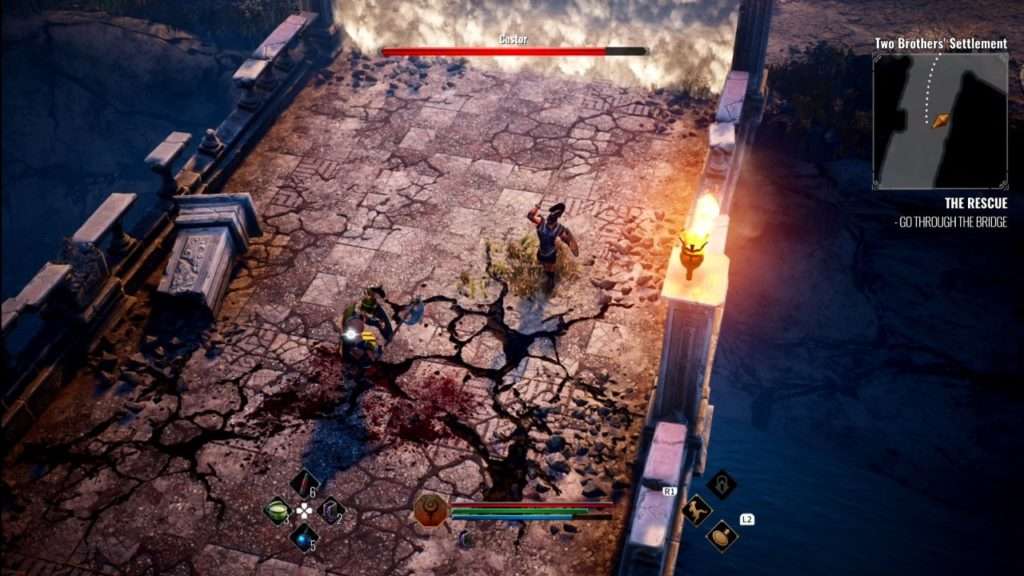Use the golden flask skill icon
1024x576 pixels.
[722, 536]
